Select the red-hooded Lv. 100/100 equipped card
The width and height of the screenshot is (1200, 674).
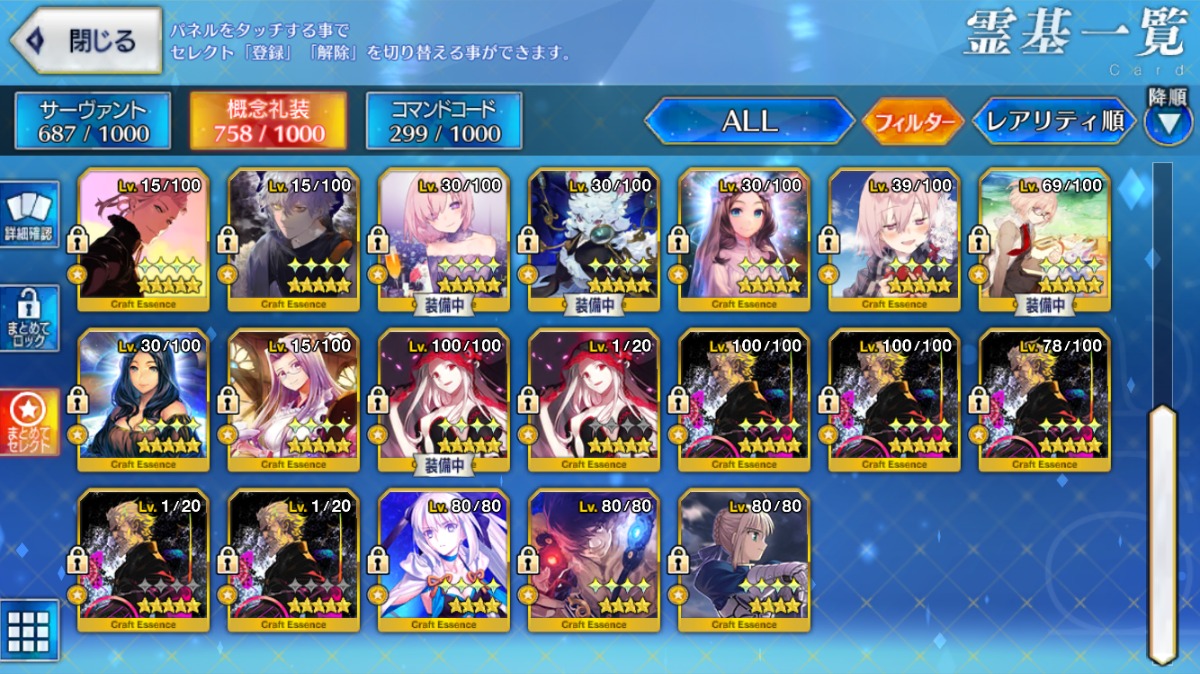click(444, 399)
